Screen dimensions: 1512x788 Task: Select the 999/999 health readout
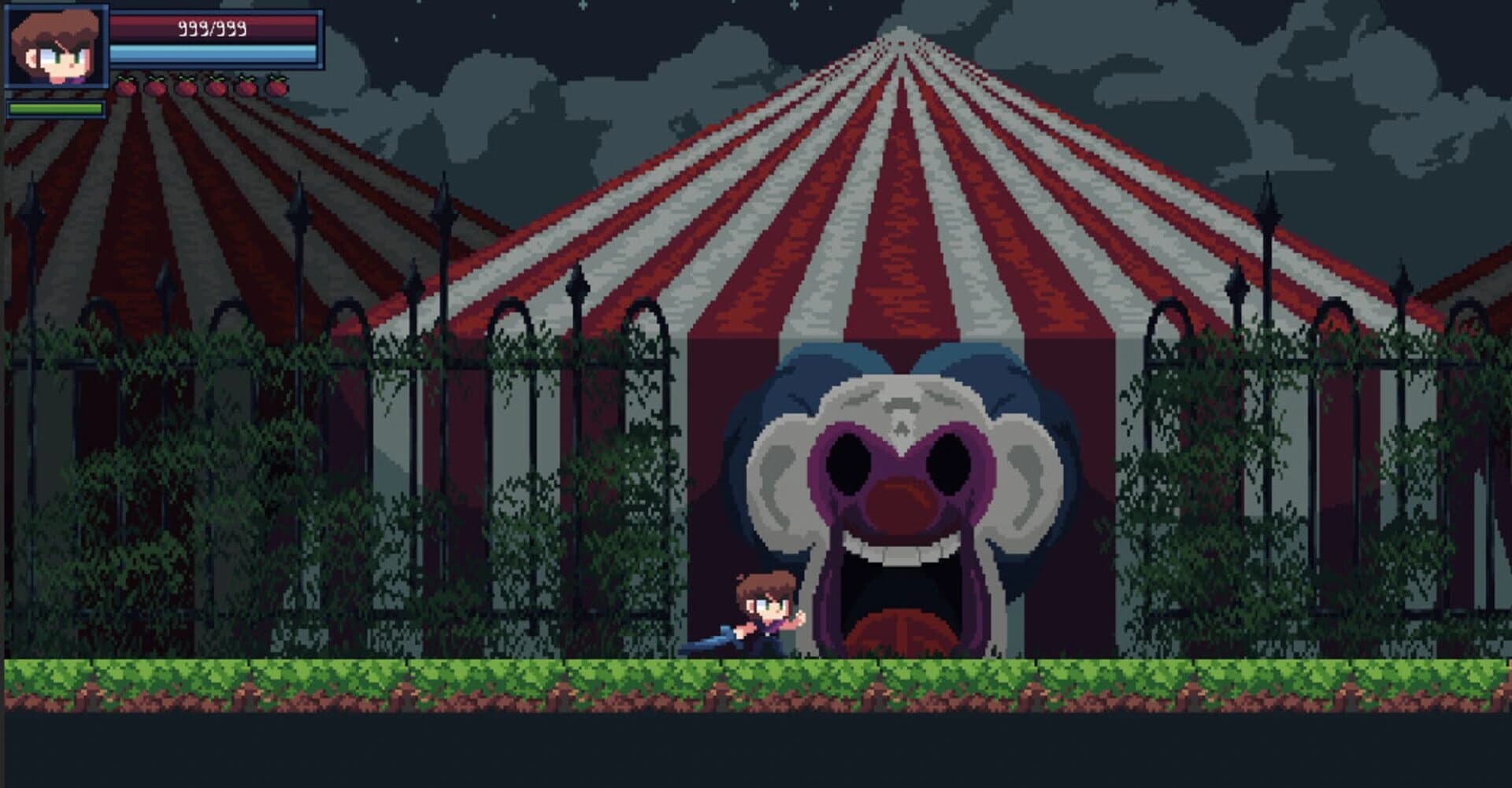[211, 28]
